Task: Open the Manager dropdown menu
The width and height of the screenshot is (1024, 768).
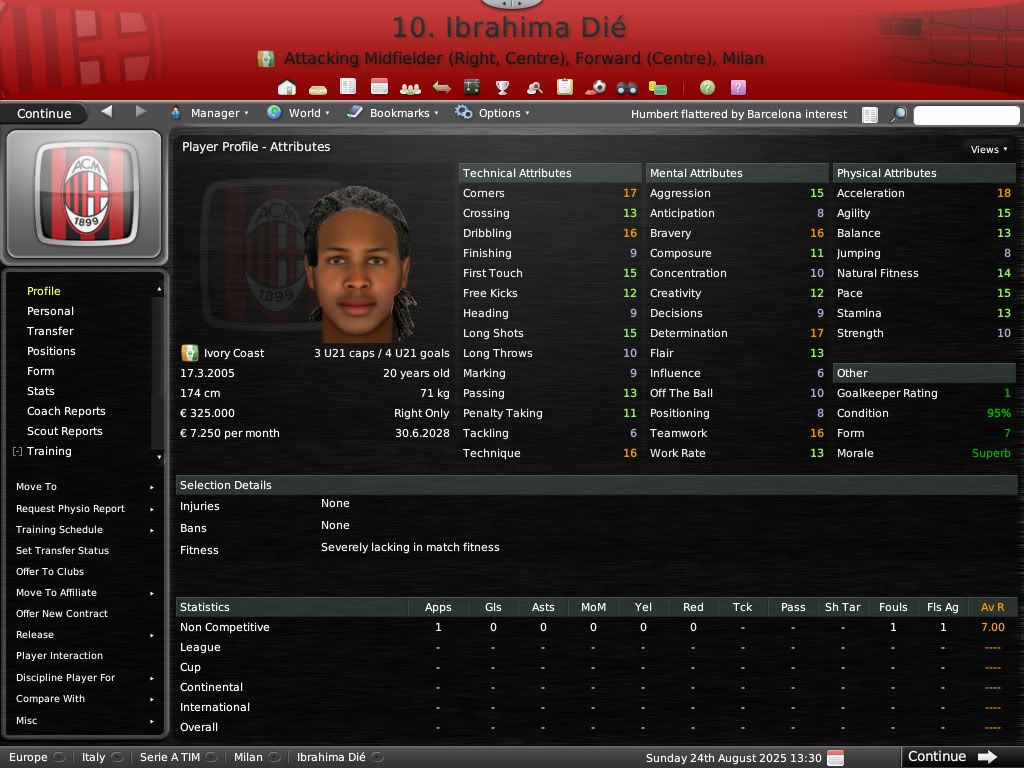Action: point(209,113)
